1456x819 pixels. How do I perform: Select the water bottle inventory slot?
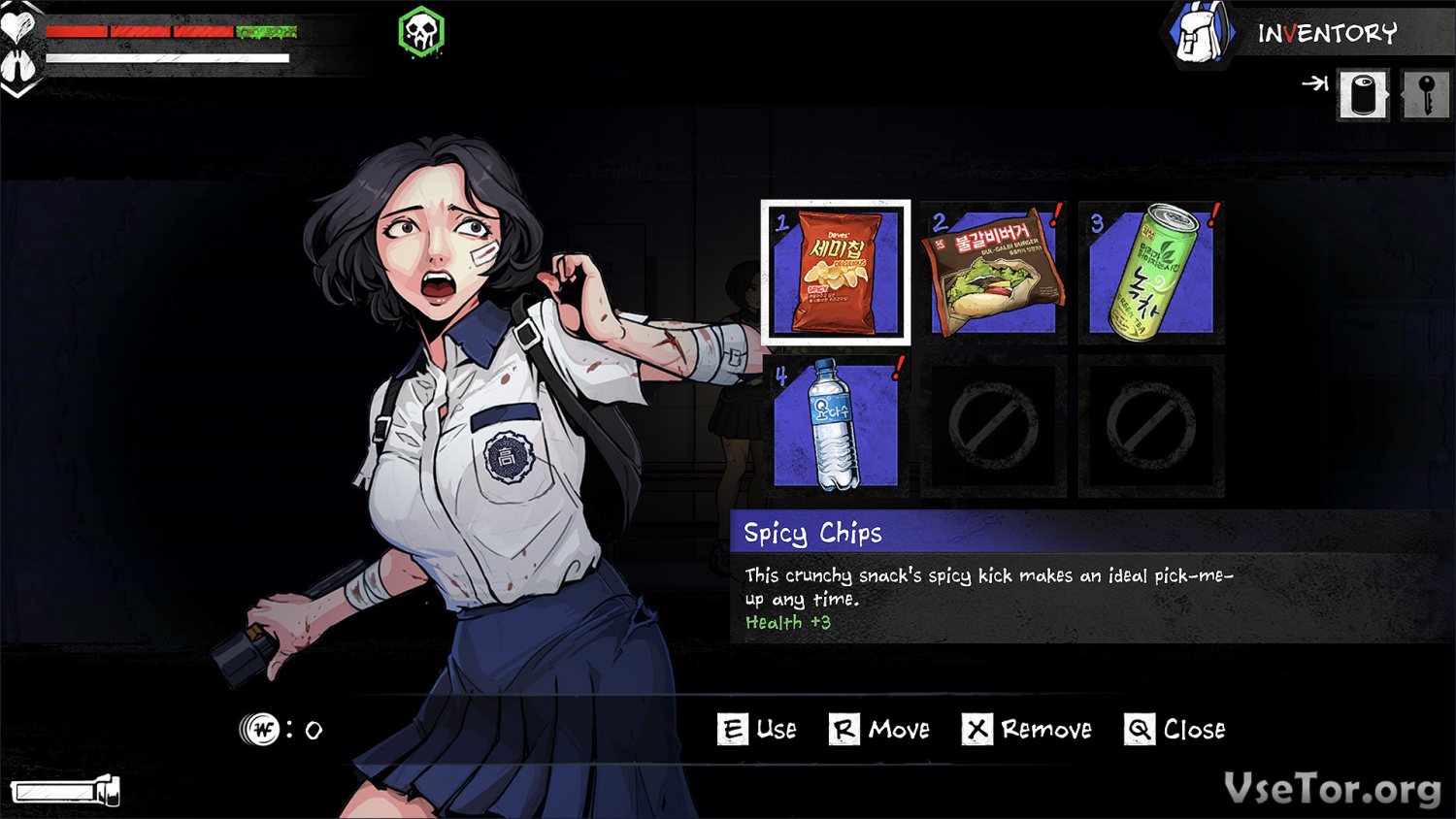tap(836, 426)
